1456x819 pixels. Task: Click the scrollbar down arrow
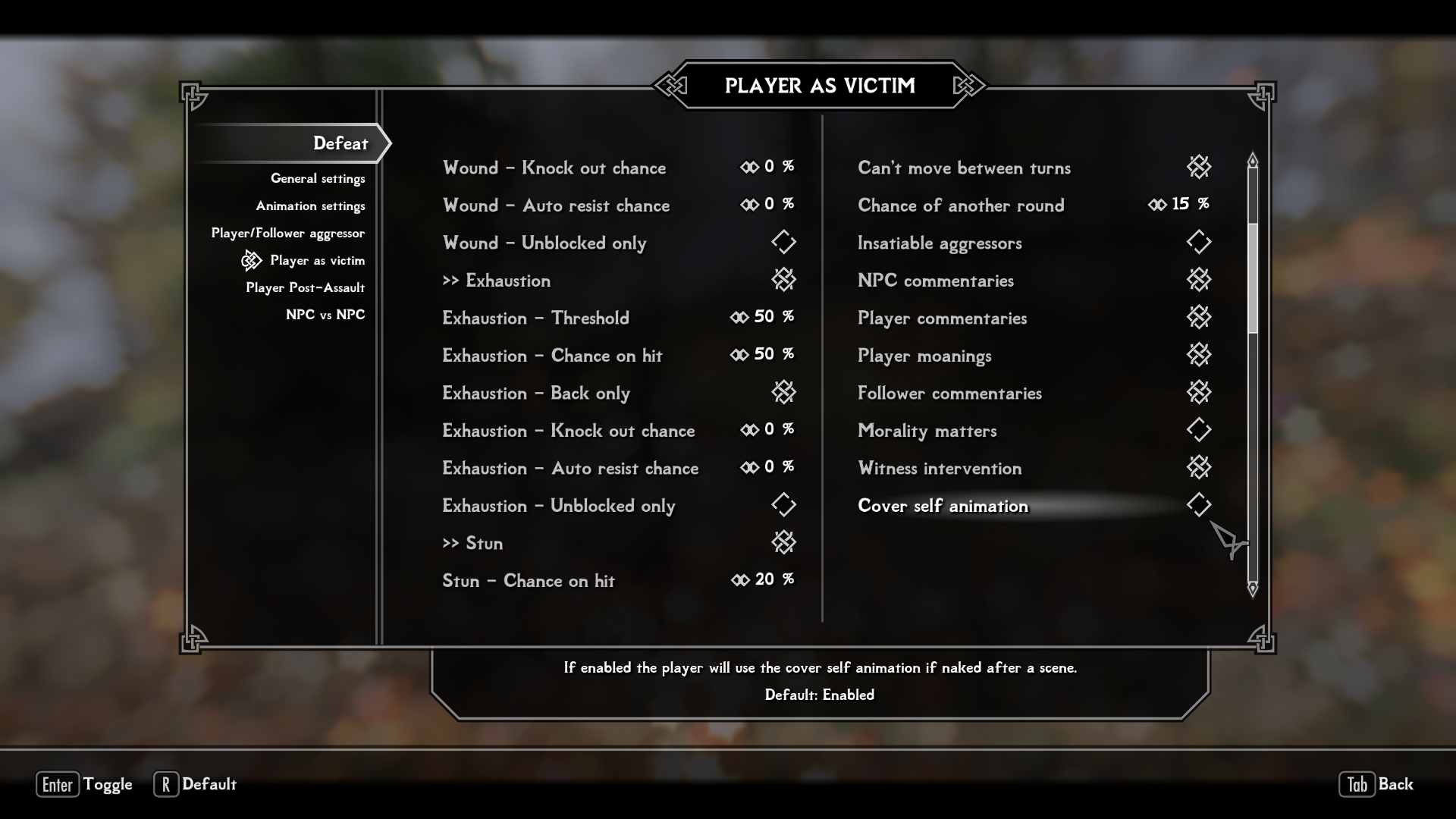(x=1253, y=588)
